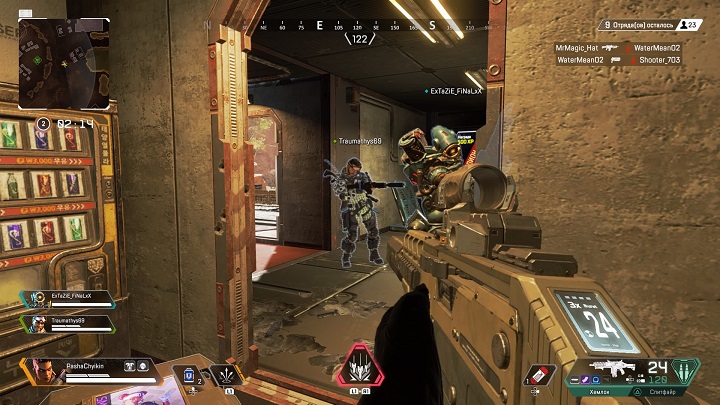Open the minimap
This screenshot has width=720, height=405.
pyautogui.click(x=64, y=65)
